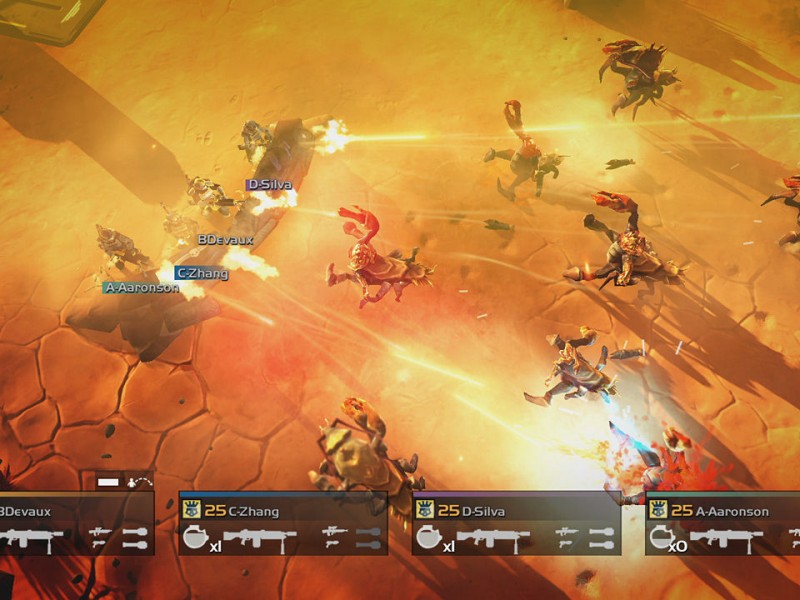Click C-Zhang's grenade icon
800x600 pixels.
[x=194, y=539]
